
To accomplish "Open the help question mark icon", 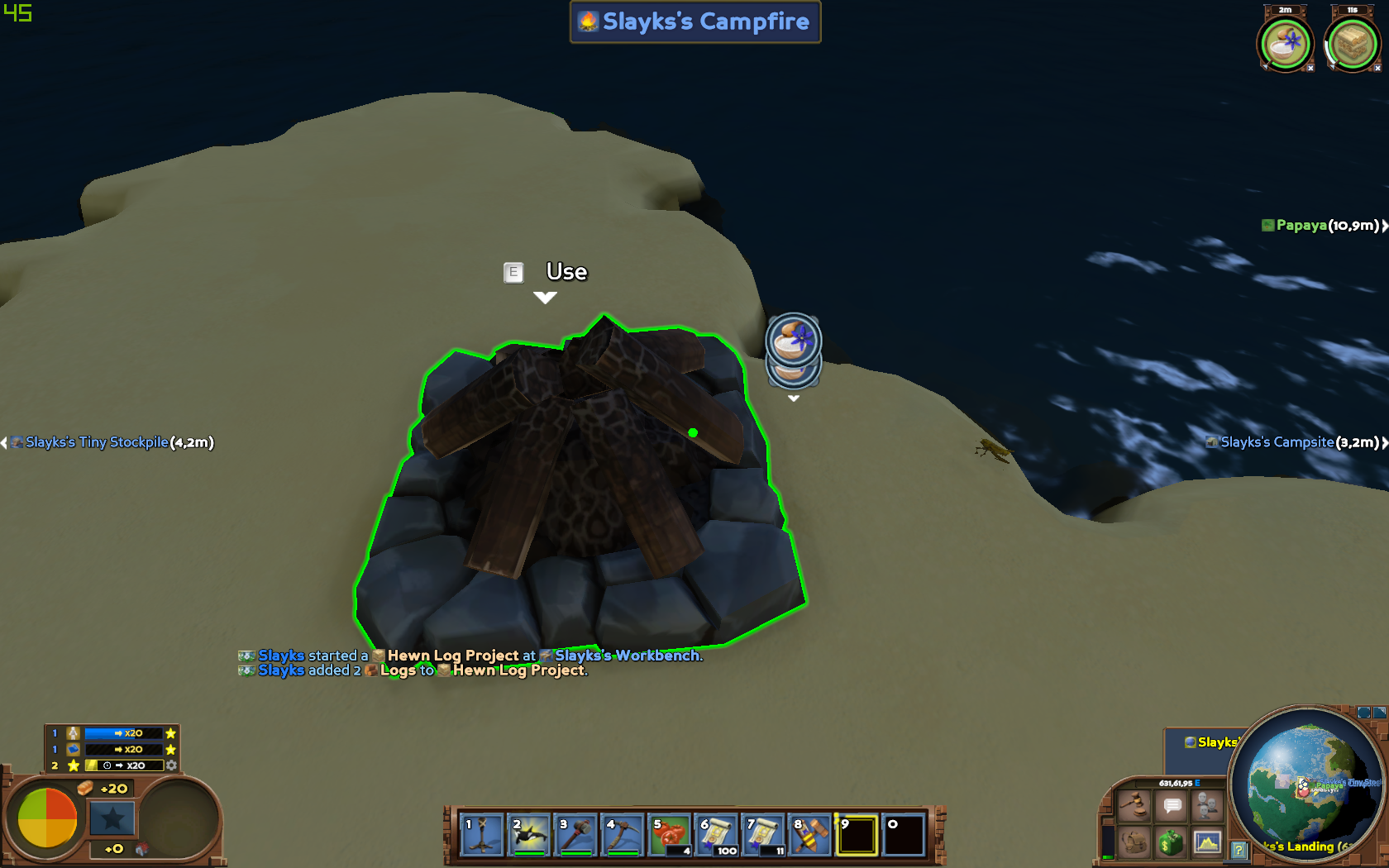I will tap(1239, 849).
